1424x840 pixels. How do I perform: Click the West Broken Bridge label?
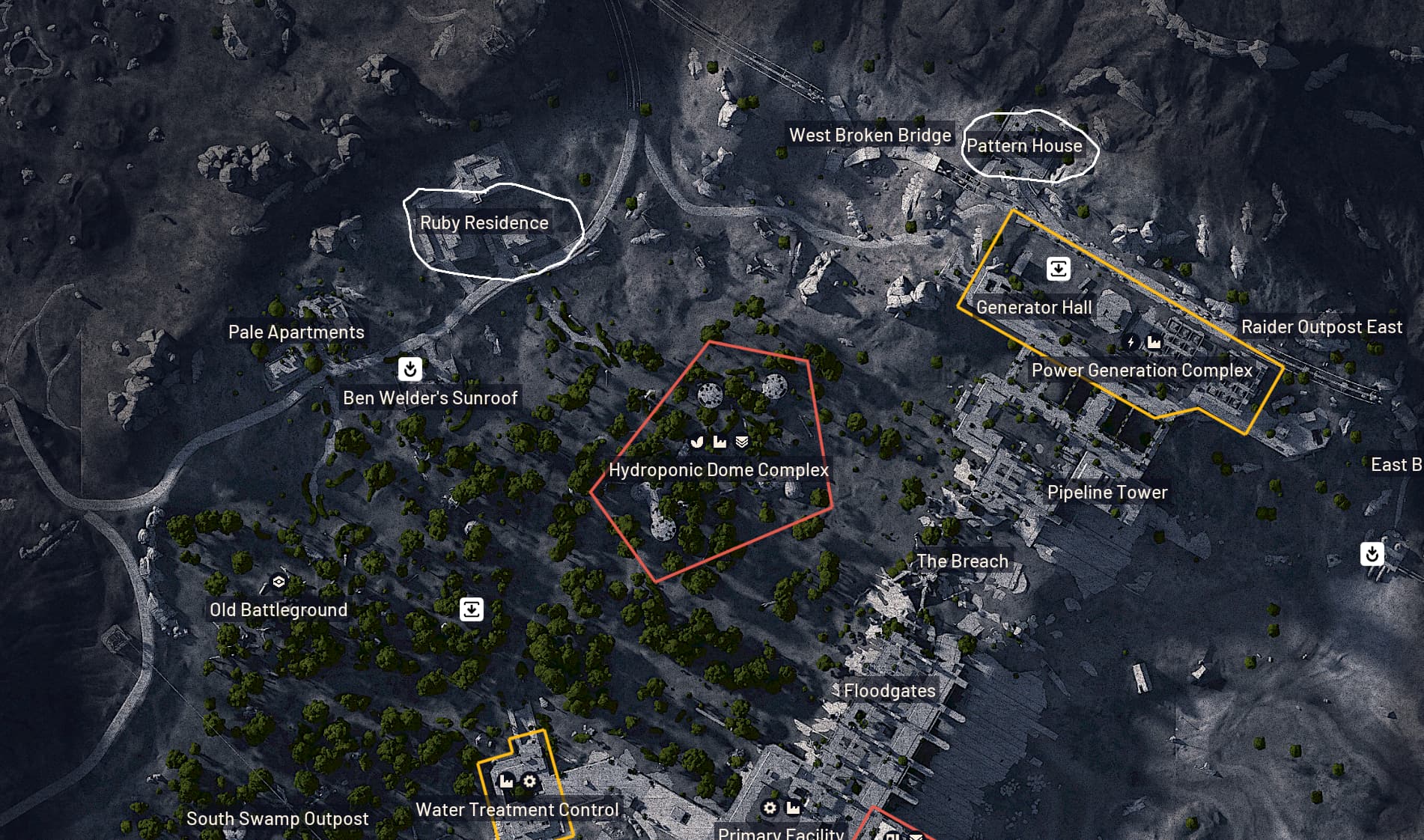coord(870,136)
